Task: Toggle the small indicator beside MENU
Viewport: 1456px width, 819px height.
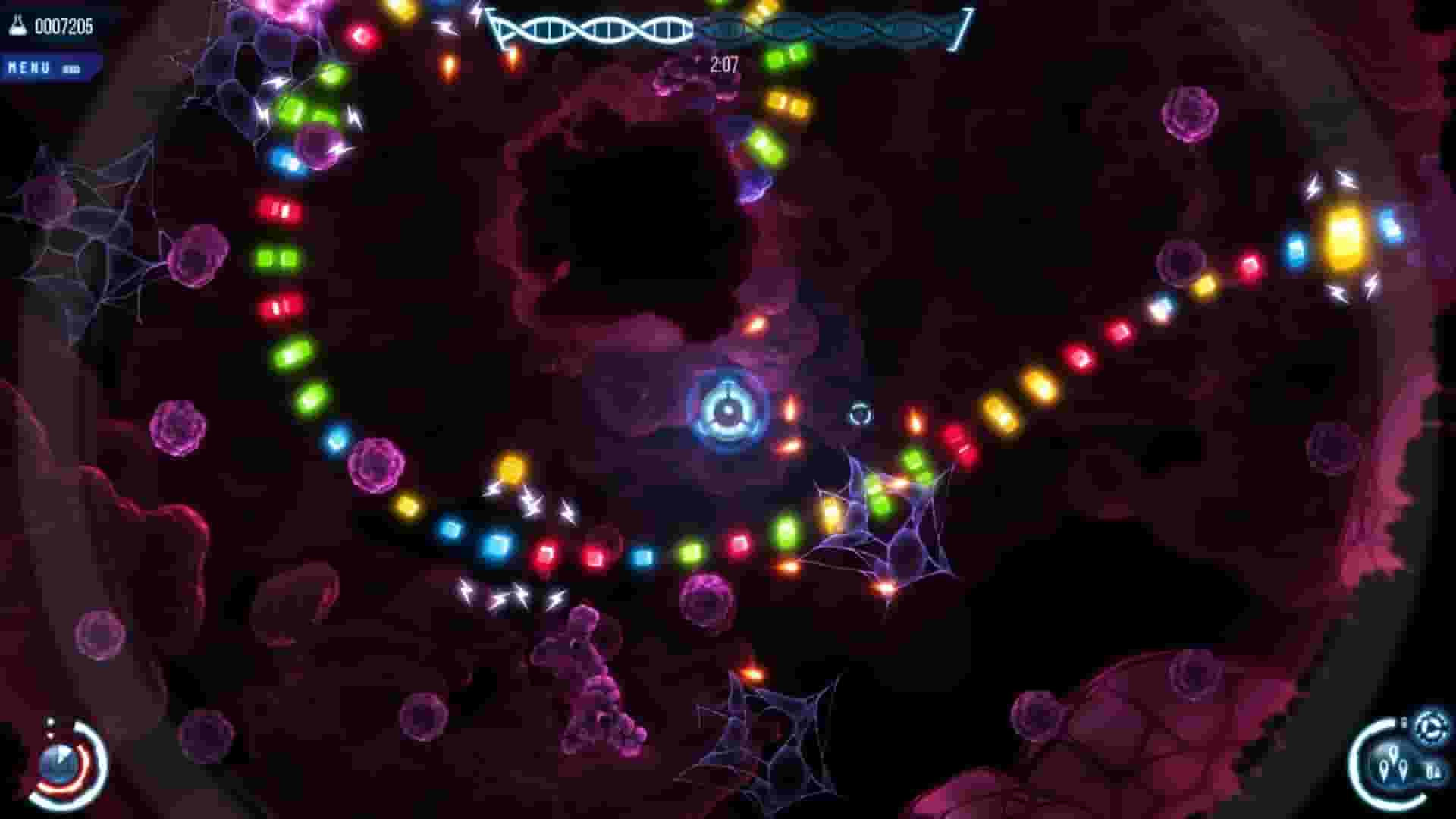Action: [72, 66]
